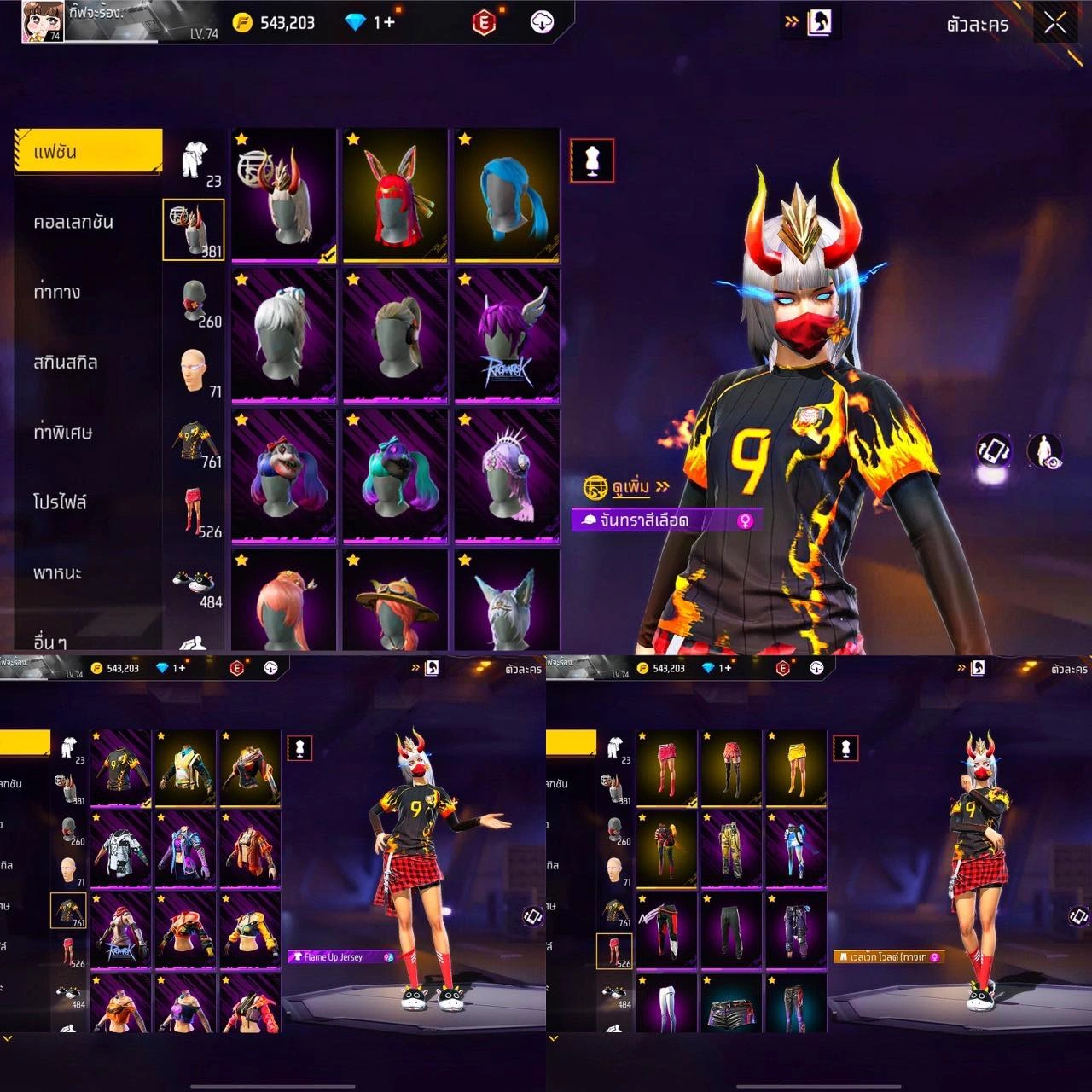
Task: Open the ท่าพิเศษ special moves tab
Action: (63, 433)
